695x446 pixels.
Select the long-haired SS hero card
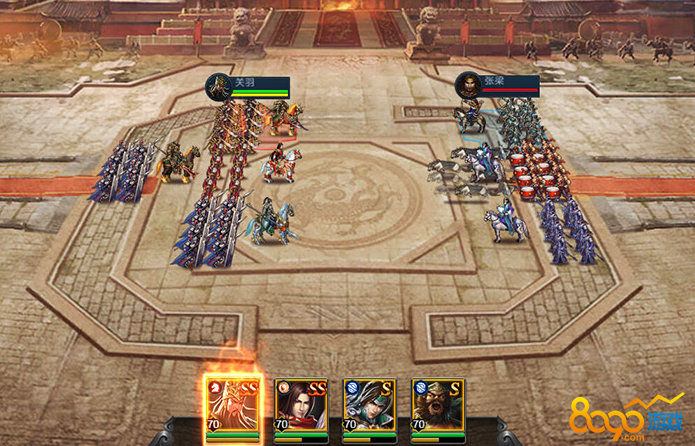click(300, 407)
